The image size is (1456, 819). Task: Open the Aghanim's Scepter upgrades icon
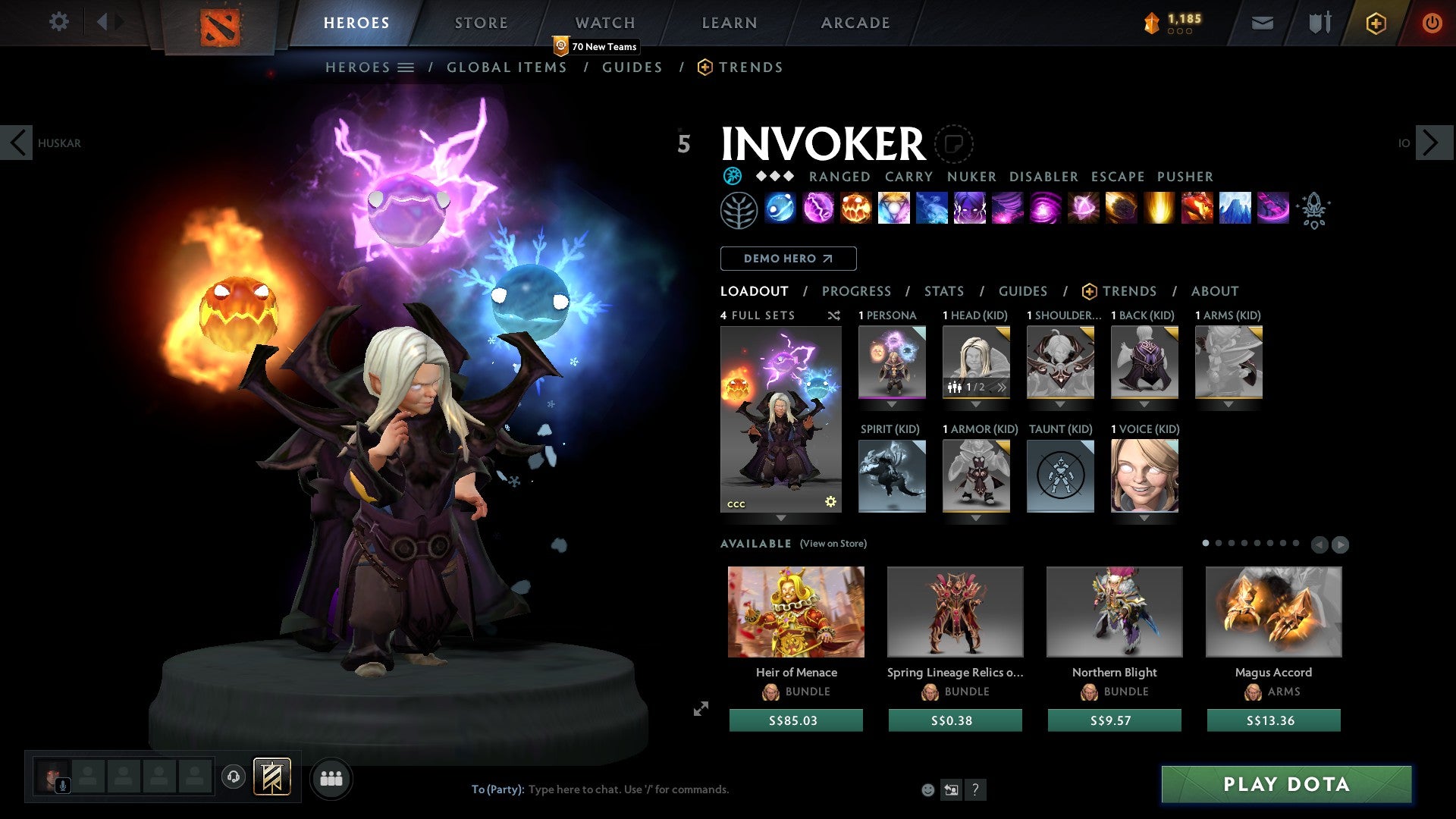coord(1316,210)
